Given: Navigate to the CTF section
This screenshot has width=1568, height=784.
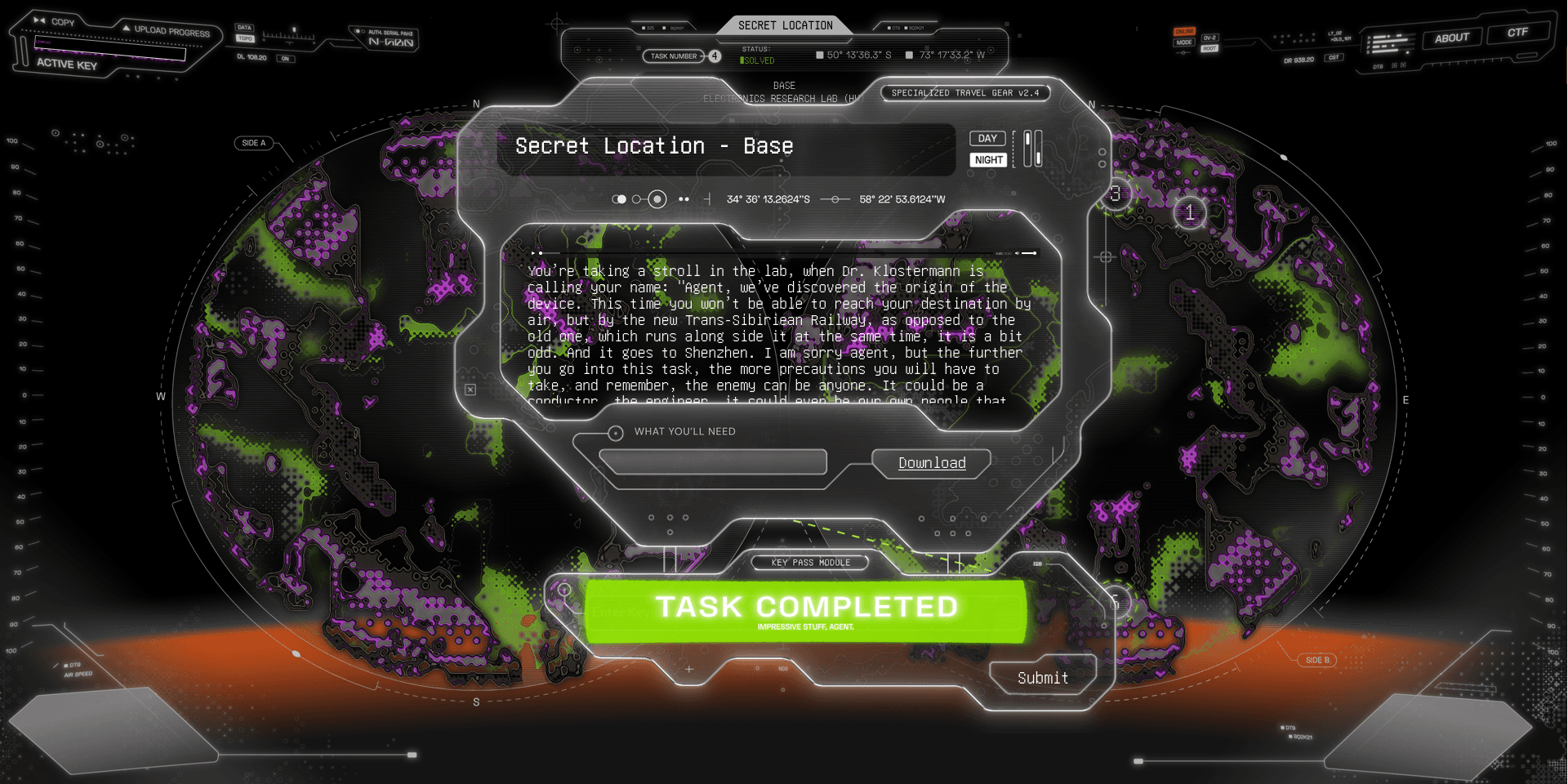Looking at the screenshot, I should tap(1518, 33).
